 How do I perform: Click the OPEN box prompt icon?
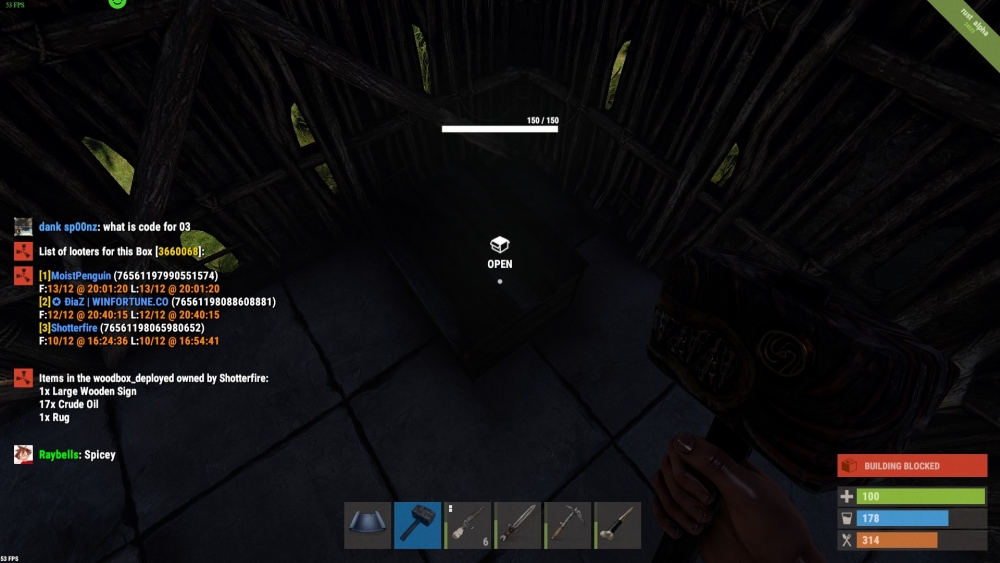tap(500, 245)
